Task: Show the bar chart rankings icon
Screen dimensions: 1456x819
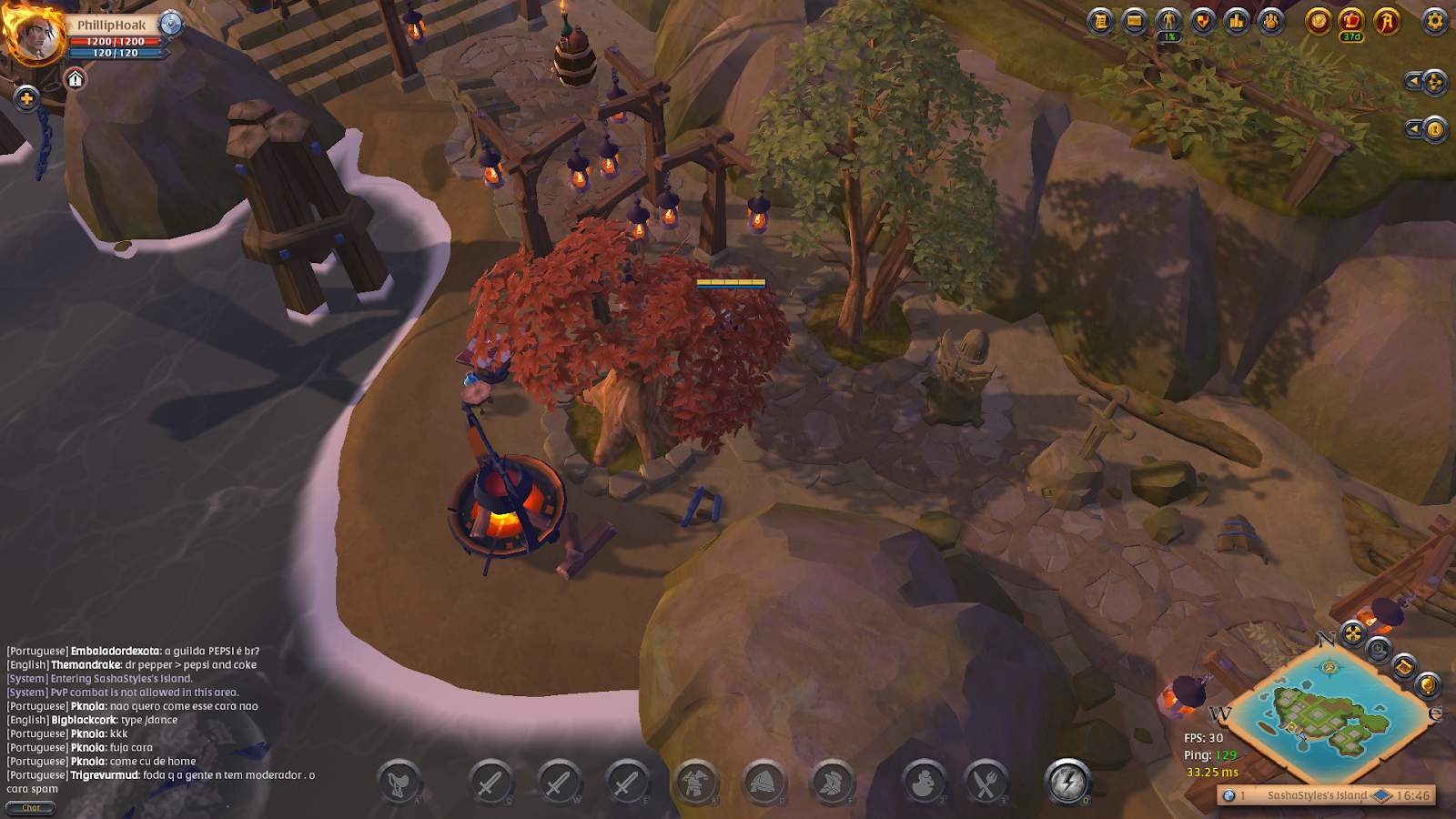Action: (x=1237, y=21)
